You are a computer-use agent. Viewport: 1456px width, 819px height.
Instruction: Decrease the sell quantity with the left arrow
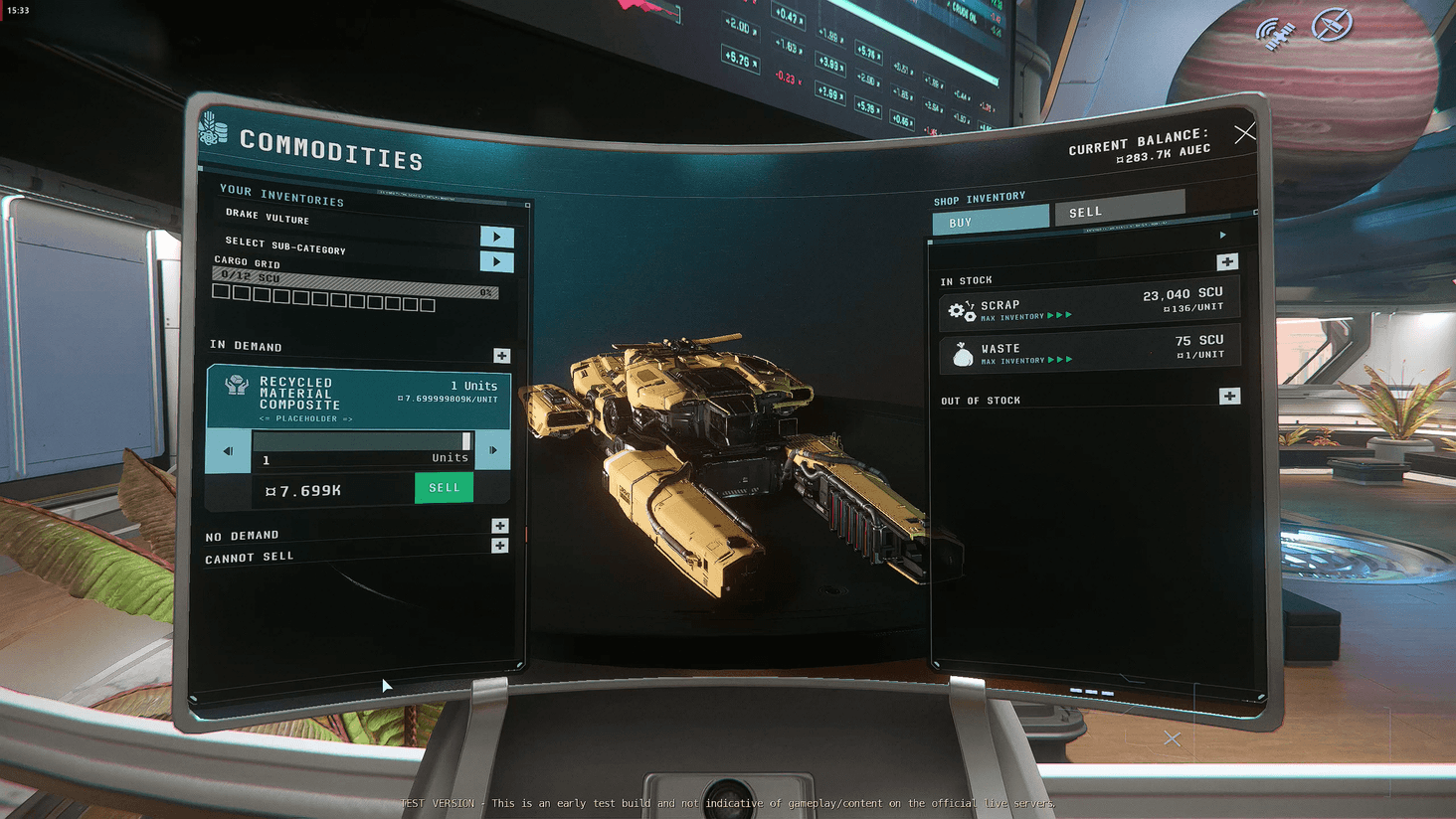click(228, 450)
